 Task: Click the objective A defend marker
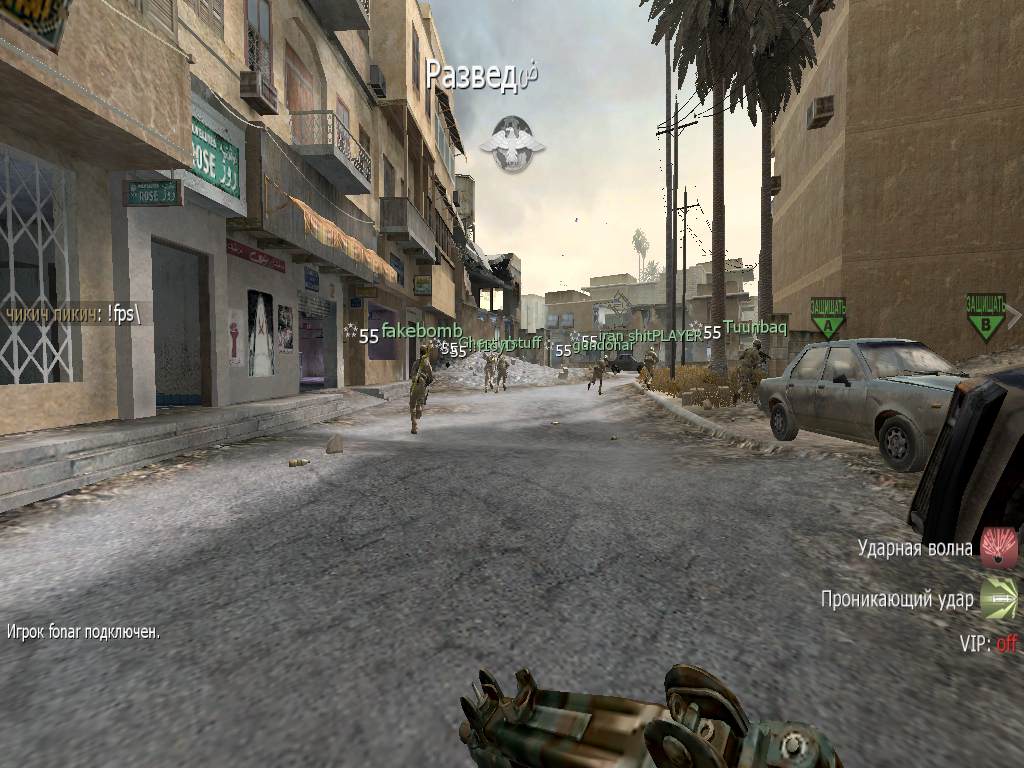pyautogui.click(x=828, y=318)
